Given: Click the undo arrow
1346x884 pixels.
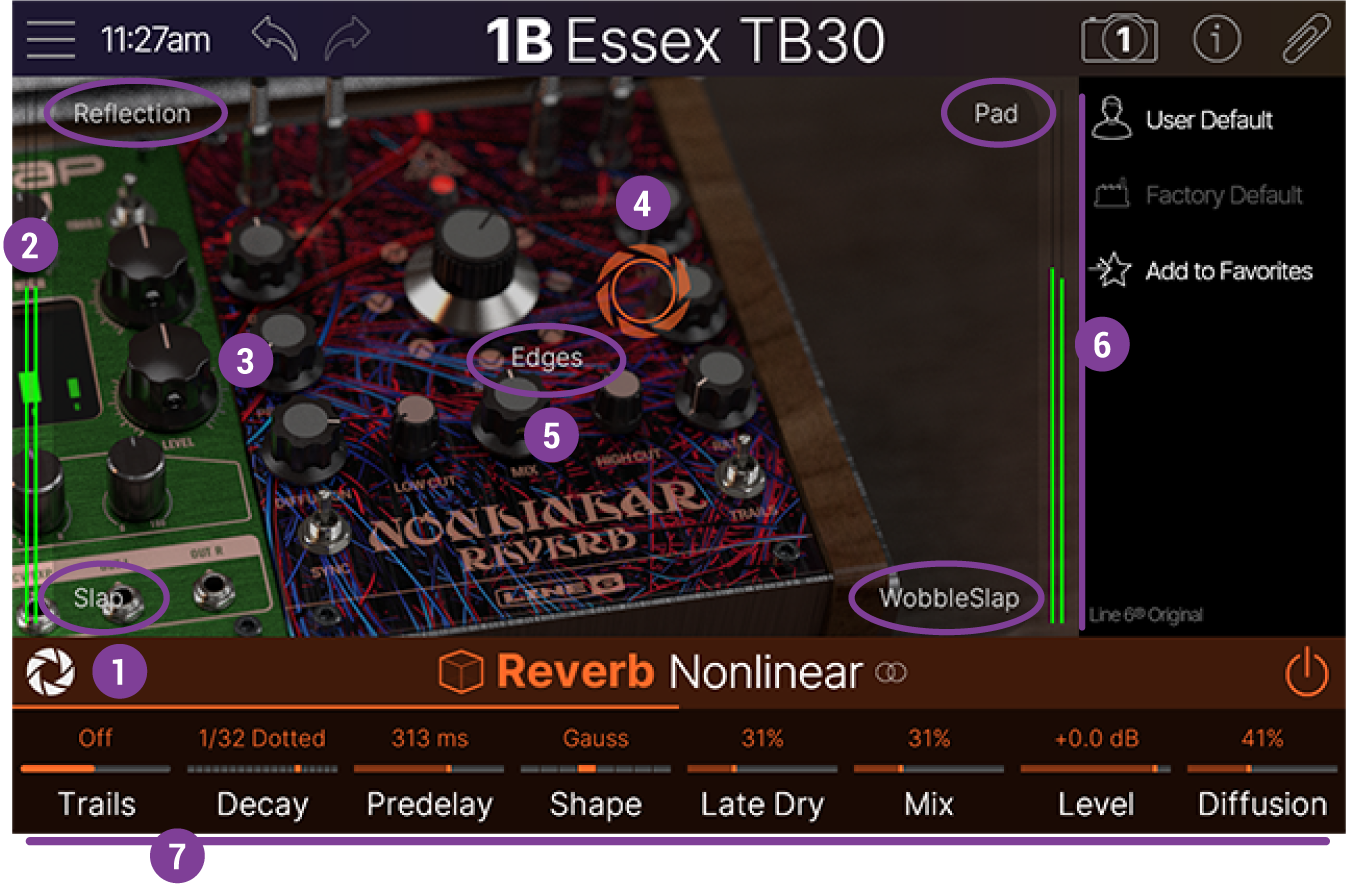Looking at the screenshot, I should [x=275, y=38].
